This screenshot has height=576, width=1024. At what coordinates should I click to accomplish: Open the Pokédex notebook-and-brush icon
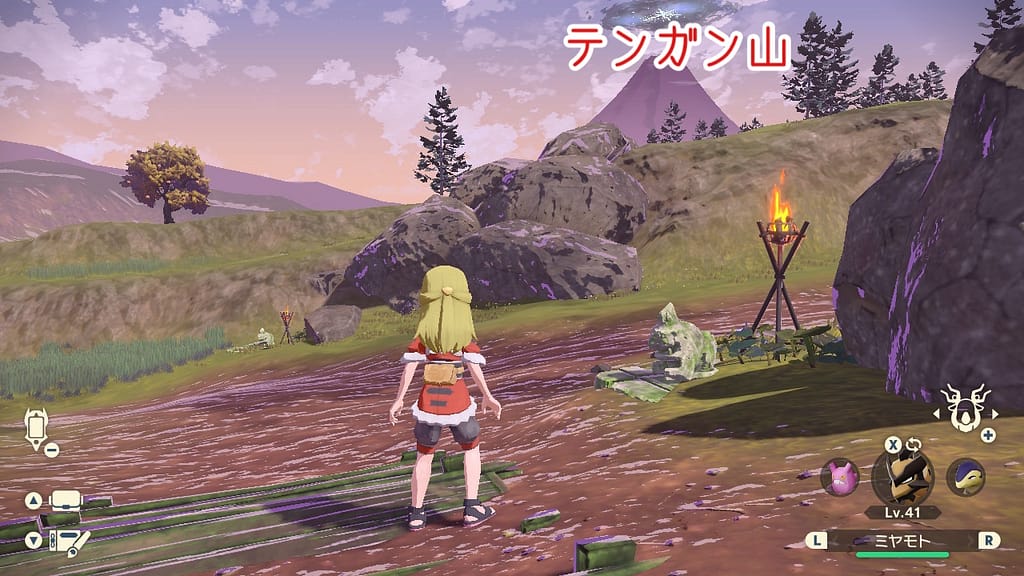coord(66,541)
